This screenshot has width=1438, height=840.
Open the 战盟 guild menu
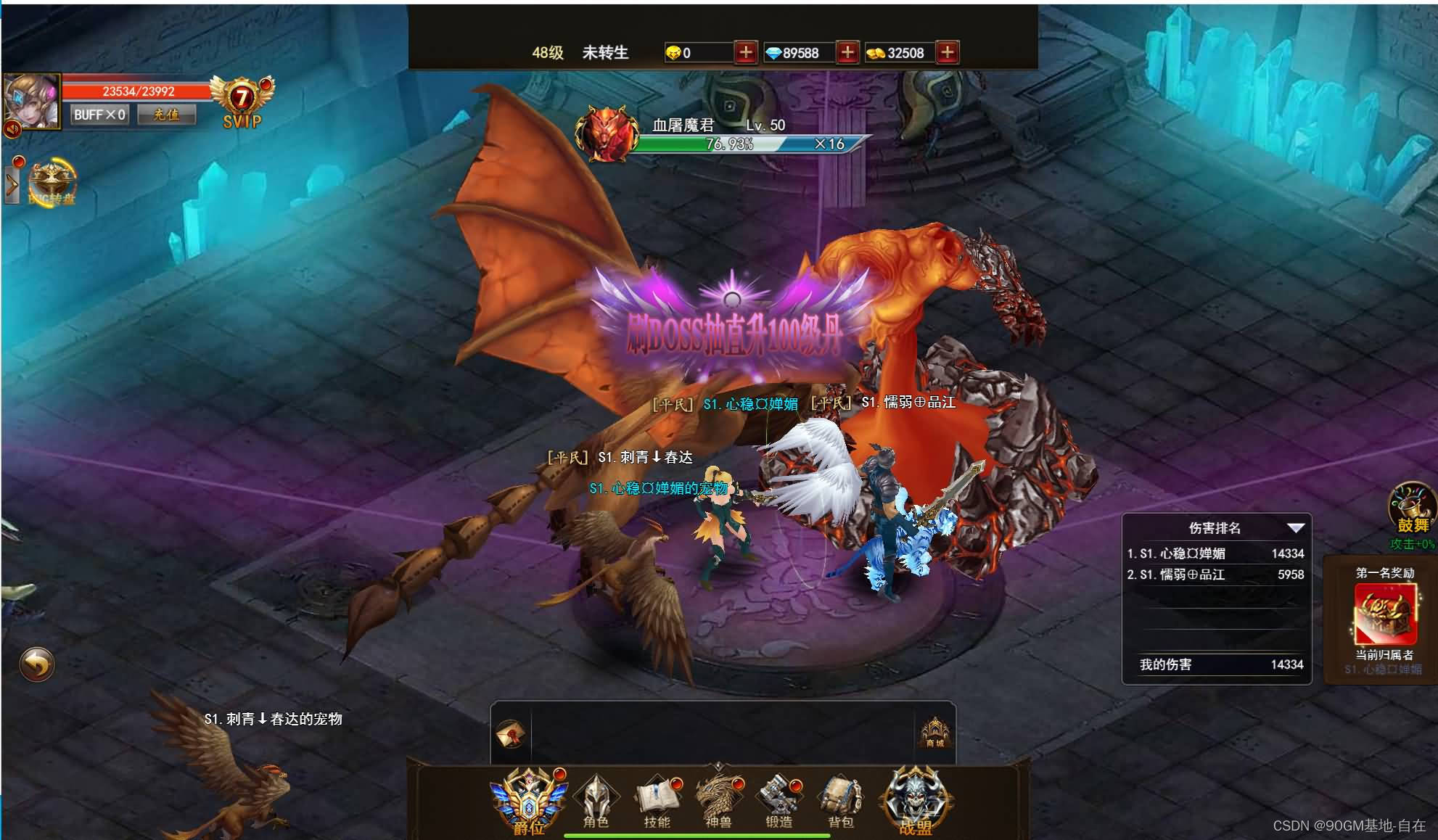[915, 802]
